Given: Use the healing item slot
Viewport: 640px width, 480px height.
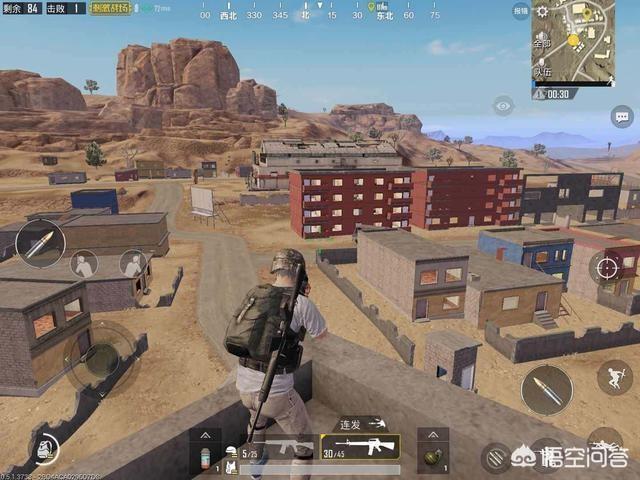Looking at the screenshot, I should [204, 458].
